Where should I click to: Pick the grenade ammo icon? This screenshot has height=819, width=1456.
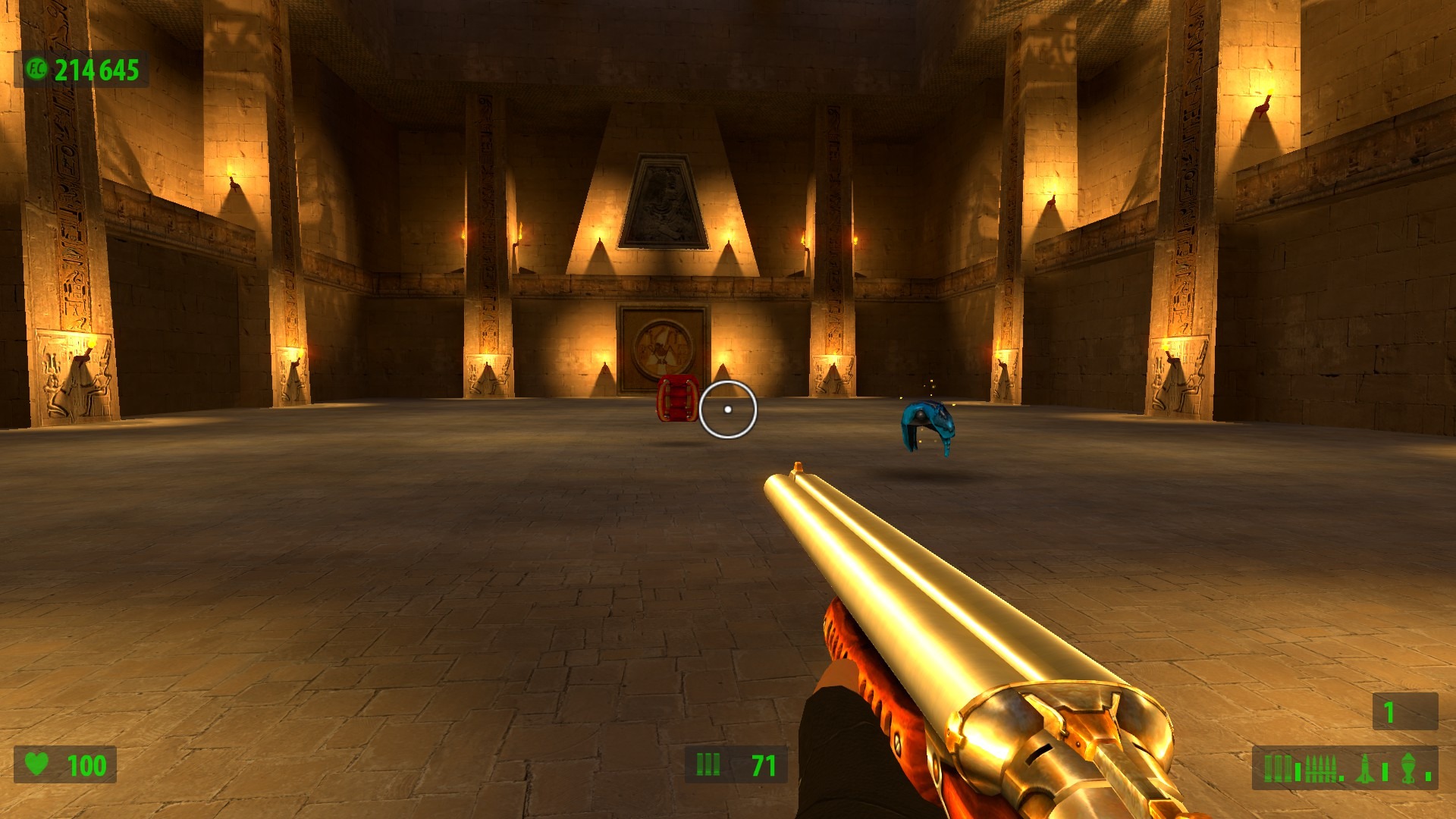(x=1407, y=768)
